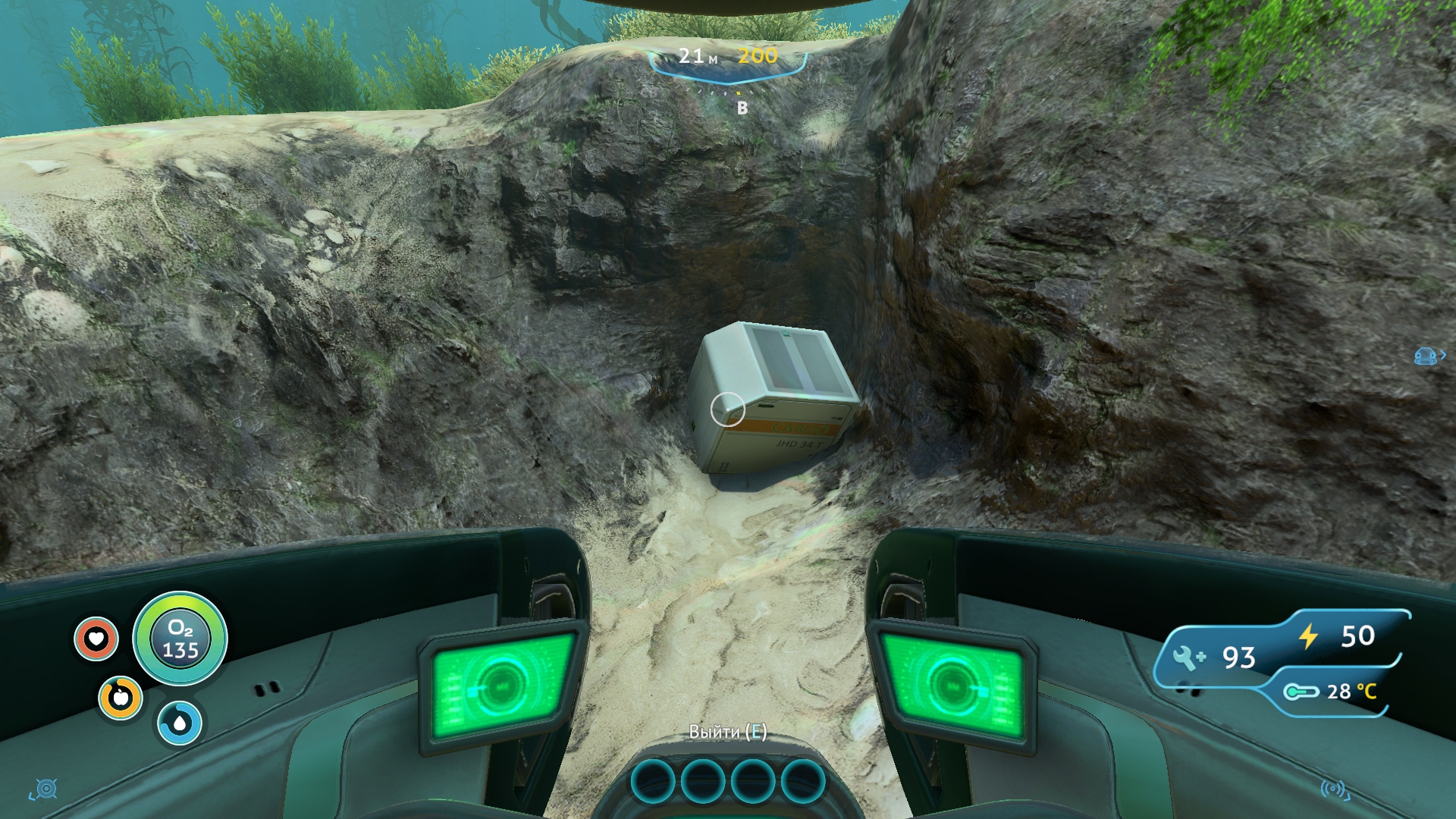Click the compass heading indicator
The image size is (1456, 819).
tap(742, 108)
